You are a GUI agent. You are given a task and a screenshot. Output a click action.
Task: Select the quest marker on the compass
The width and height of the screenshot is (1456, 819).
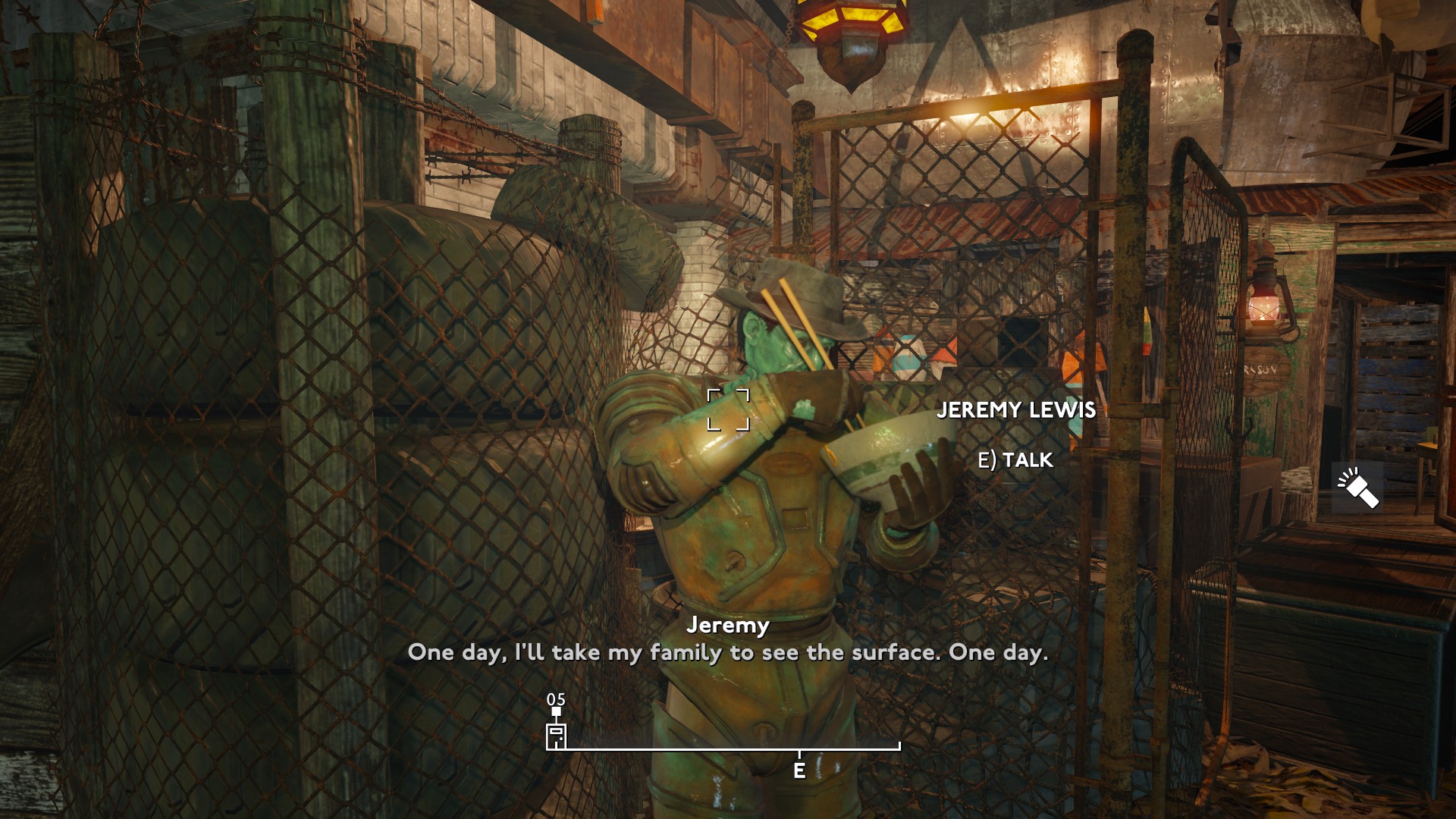(556, 736)
